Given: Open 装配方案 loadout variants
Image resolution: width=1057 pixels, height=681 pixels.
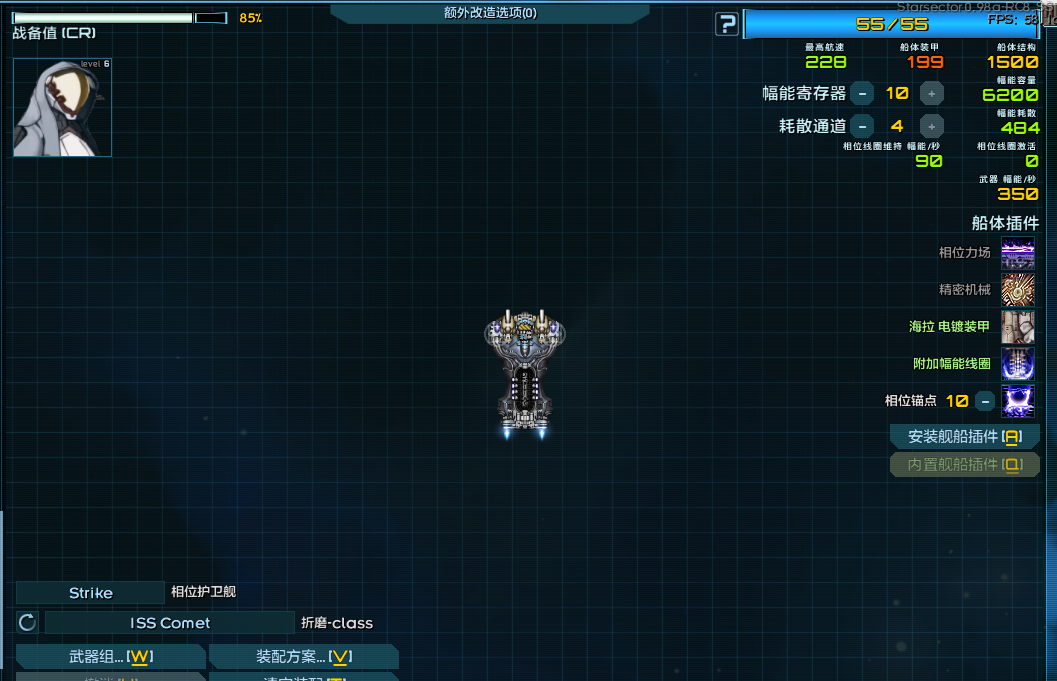Looking at the screenshot, I should [304, 657].
